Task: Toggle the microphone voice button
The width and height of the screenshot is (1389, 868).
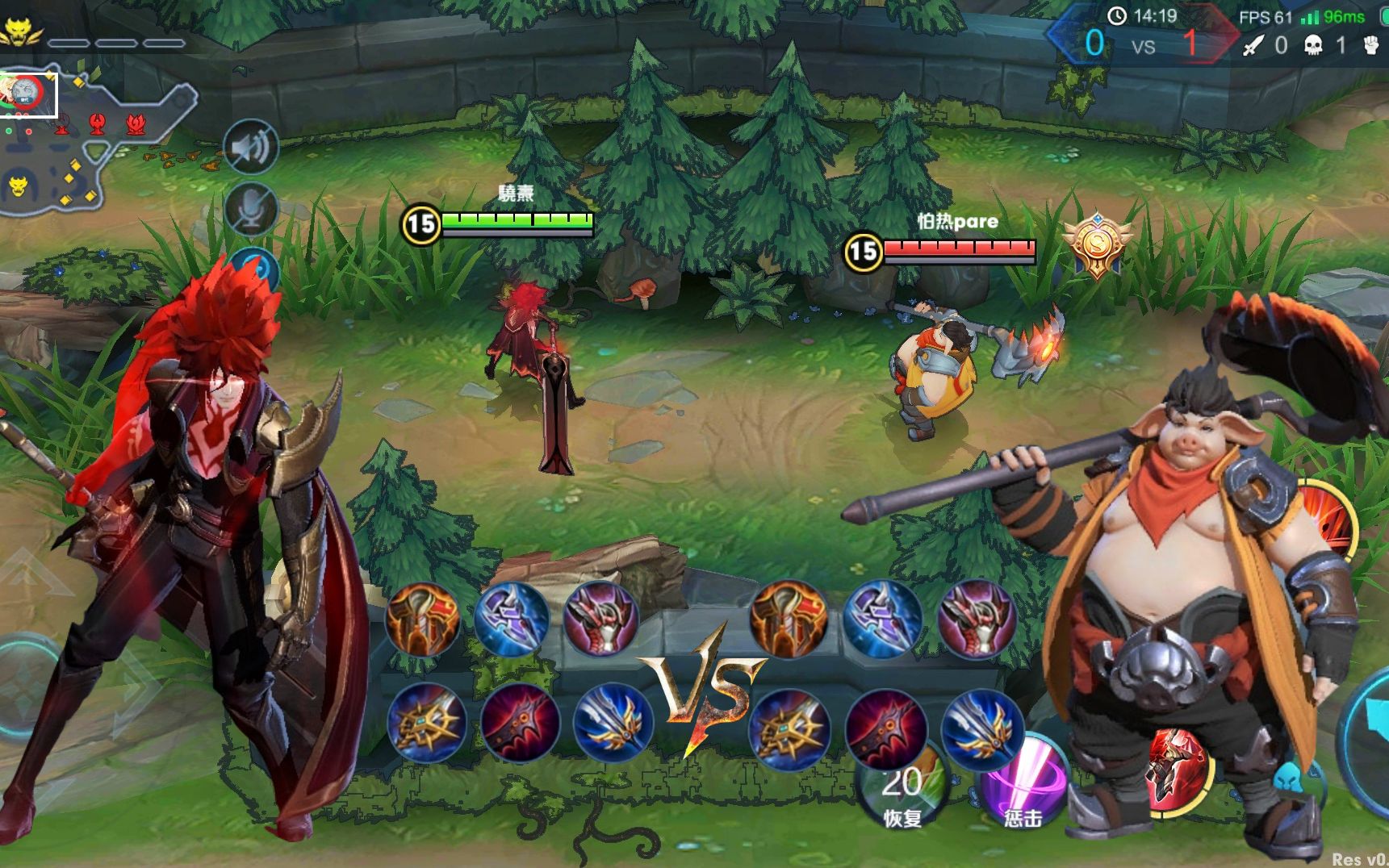Action: (x=250, y=210)
